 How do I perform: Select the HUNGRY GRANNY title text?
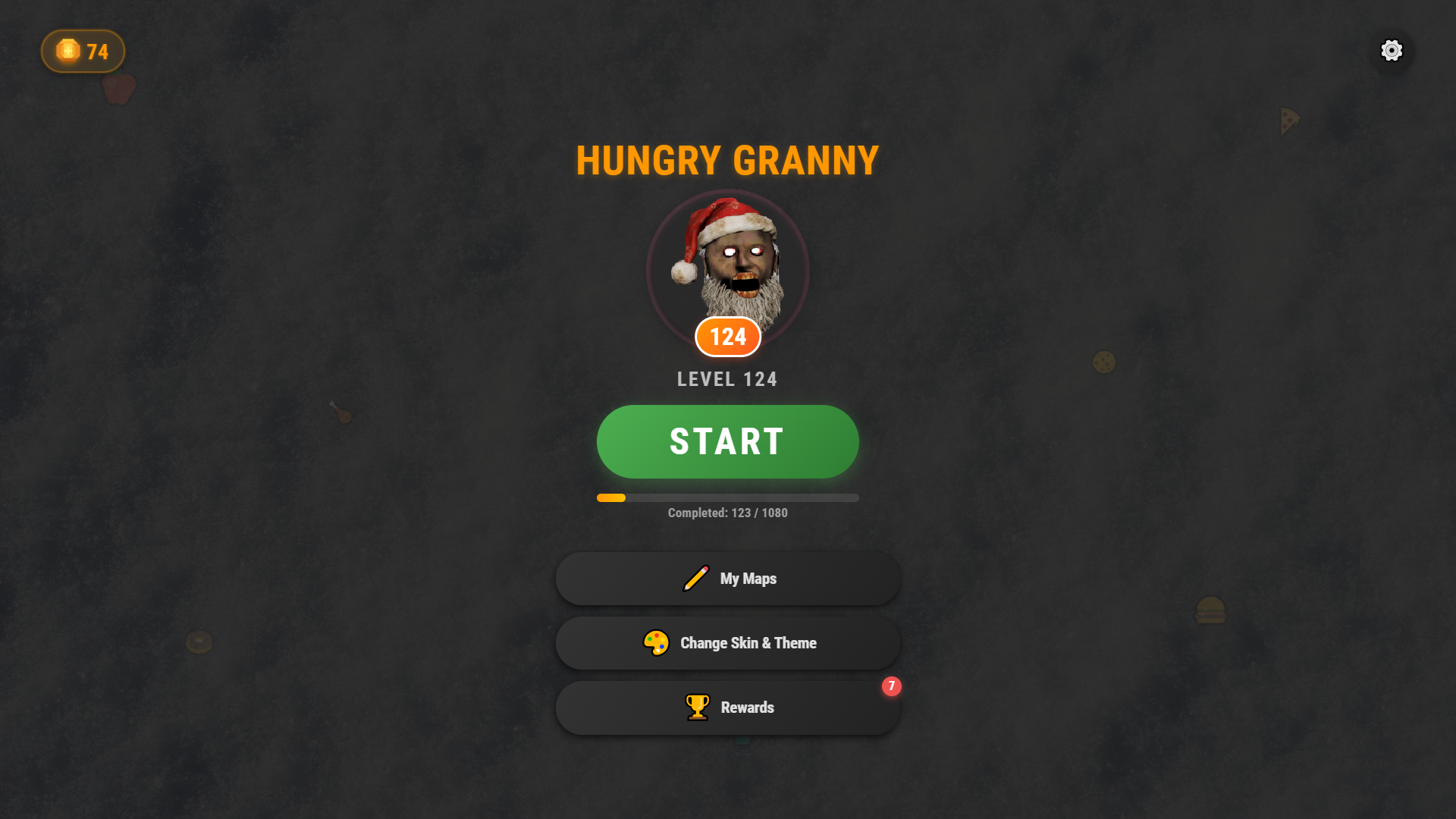click(x=726, y=160)
